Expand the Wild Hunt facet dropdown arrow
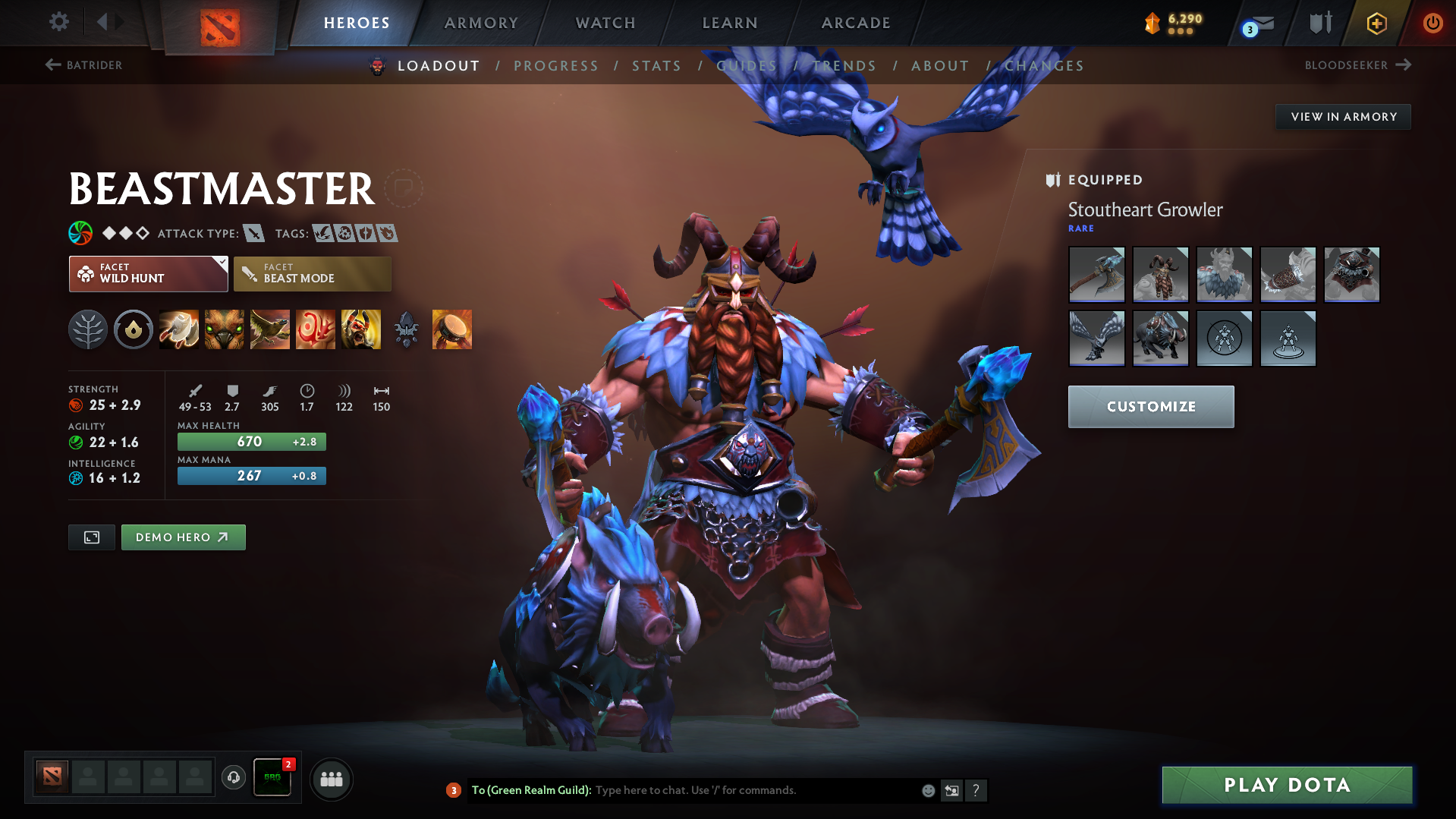Screen dimensions: 1456x819 221,265
